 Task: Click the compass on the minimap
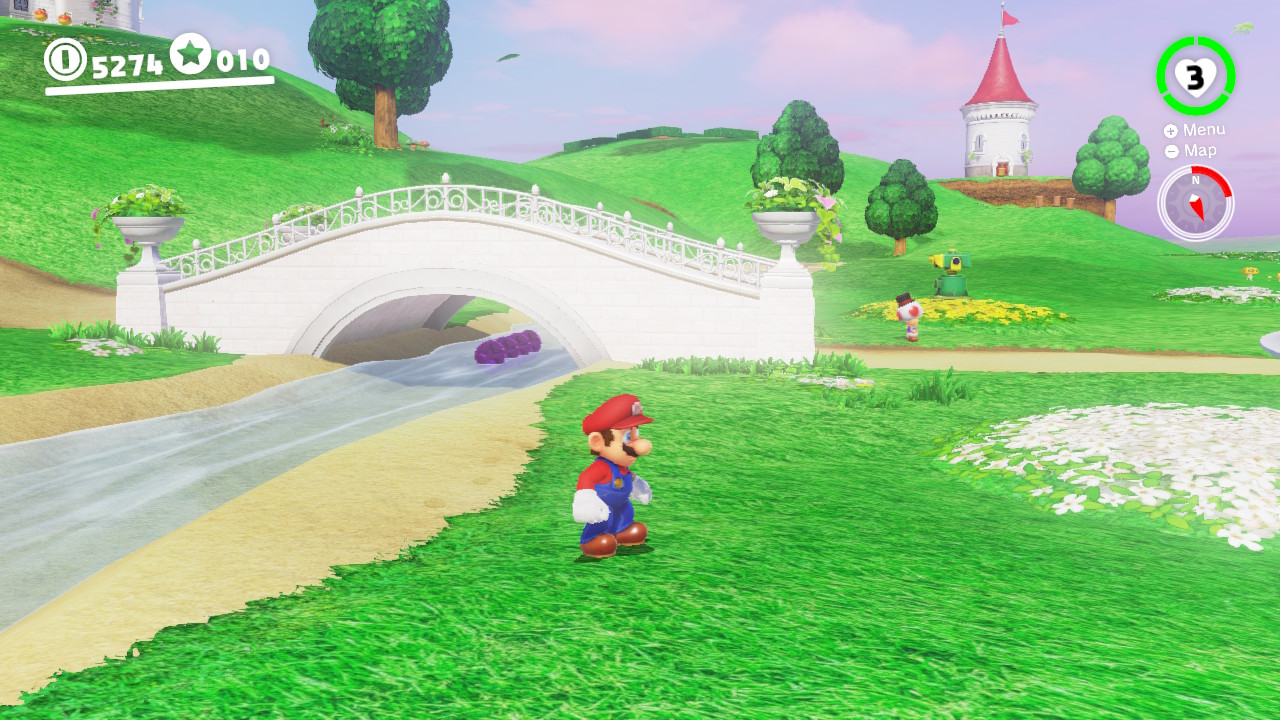point(1196,202)
